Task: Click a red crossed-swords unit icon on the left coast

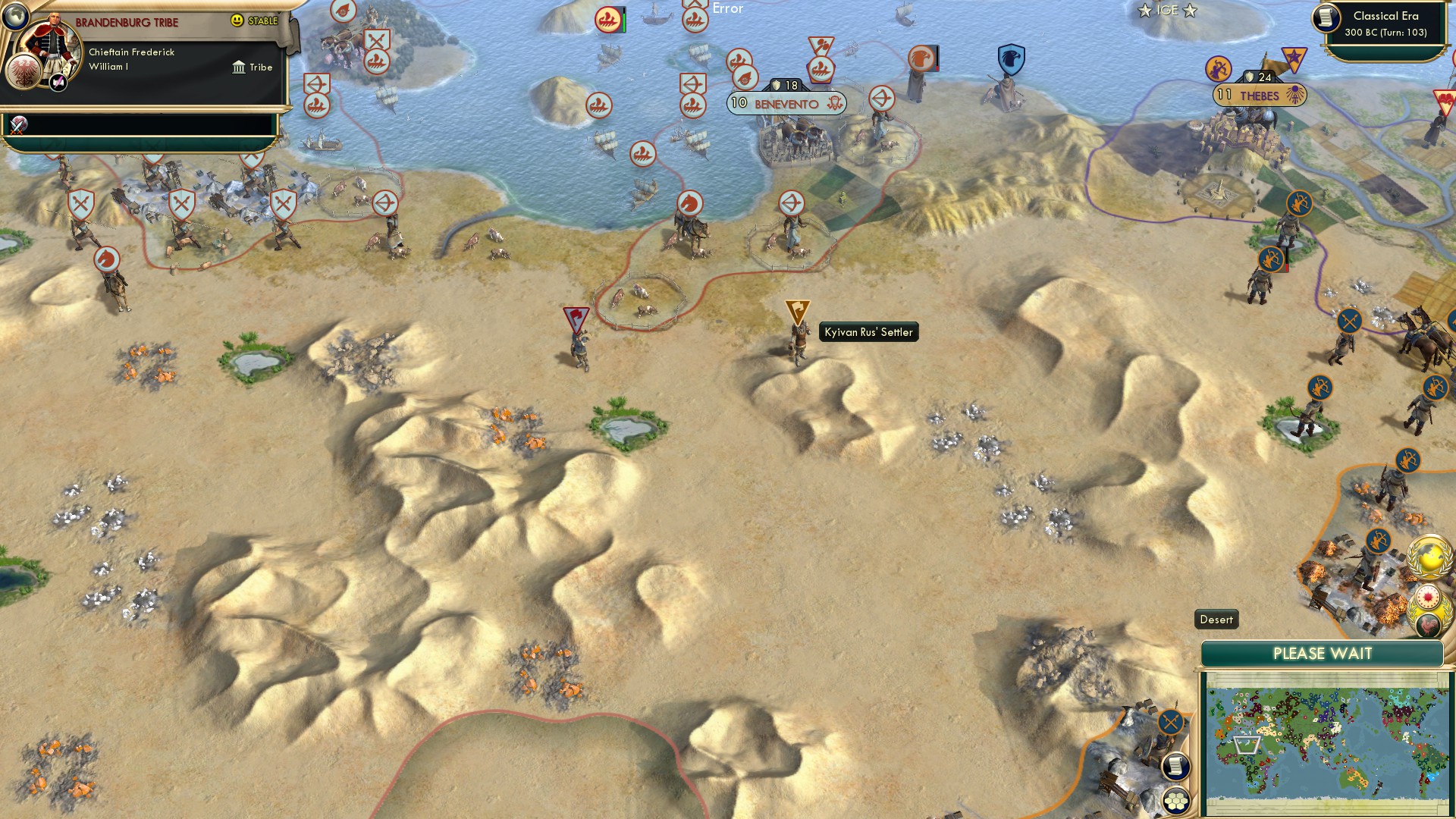Action: [80, 202]
